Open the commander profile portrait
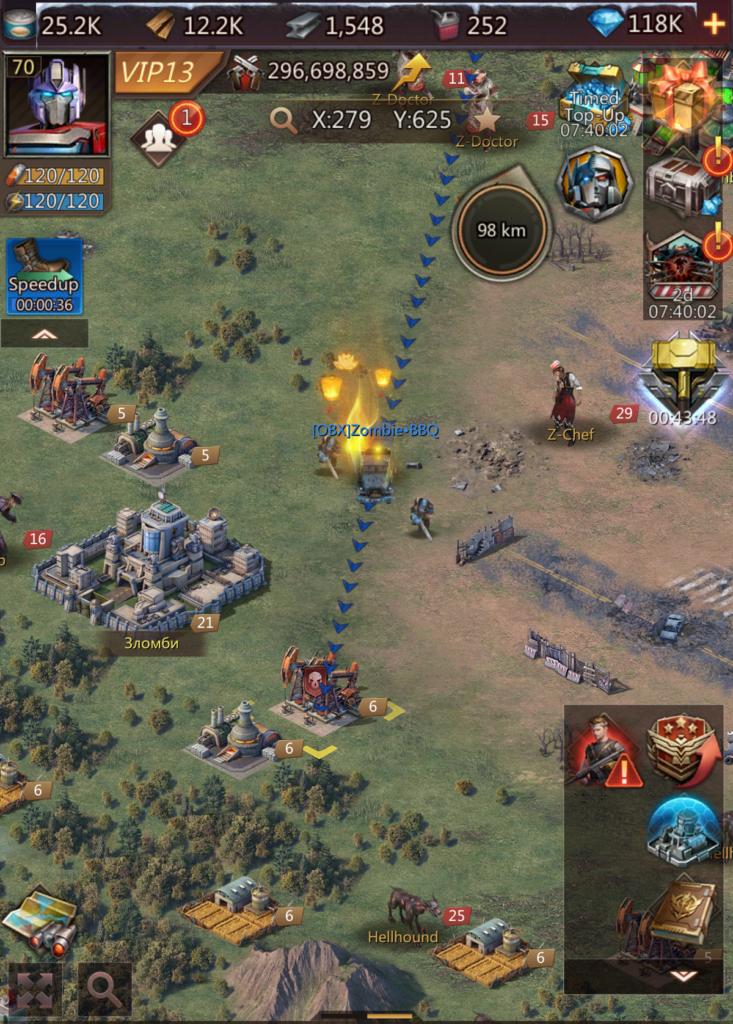Viewport: 733px width, 1024px height. [x=57, y=105]
